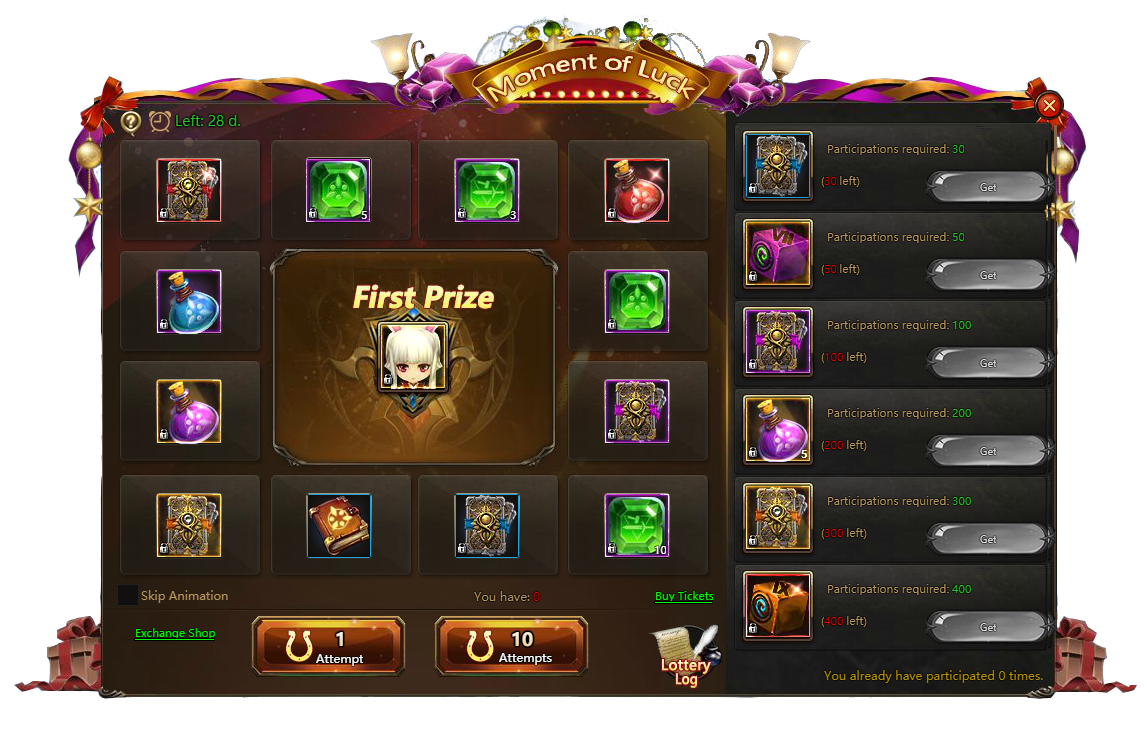This screenshot has width=1147, height=738.
Task: Claim the 200 participations reward
Action: tap(987, 451)
